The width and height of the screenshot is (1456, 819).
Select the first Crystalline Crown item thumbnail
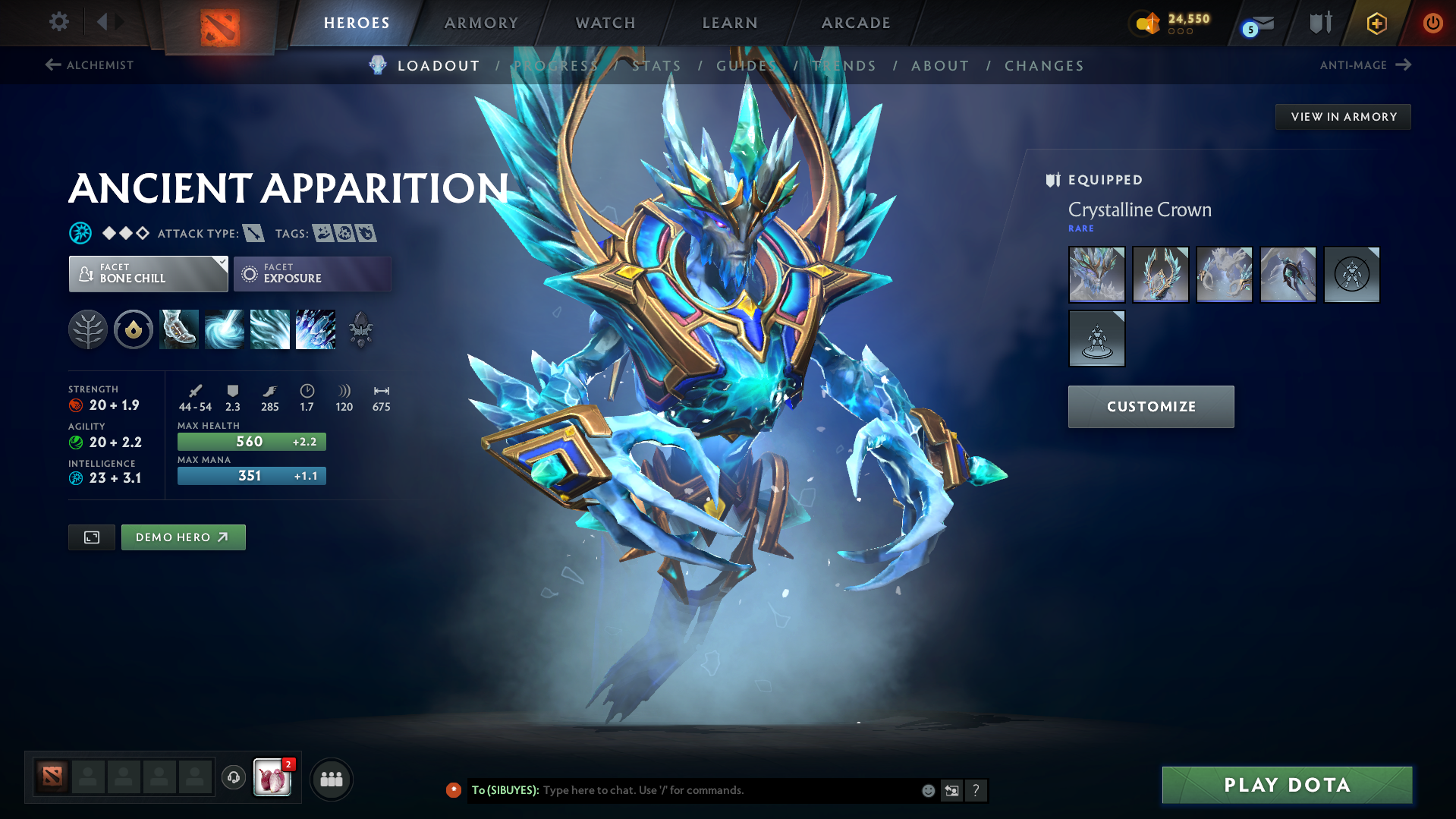(1096, 274)
